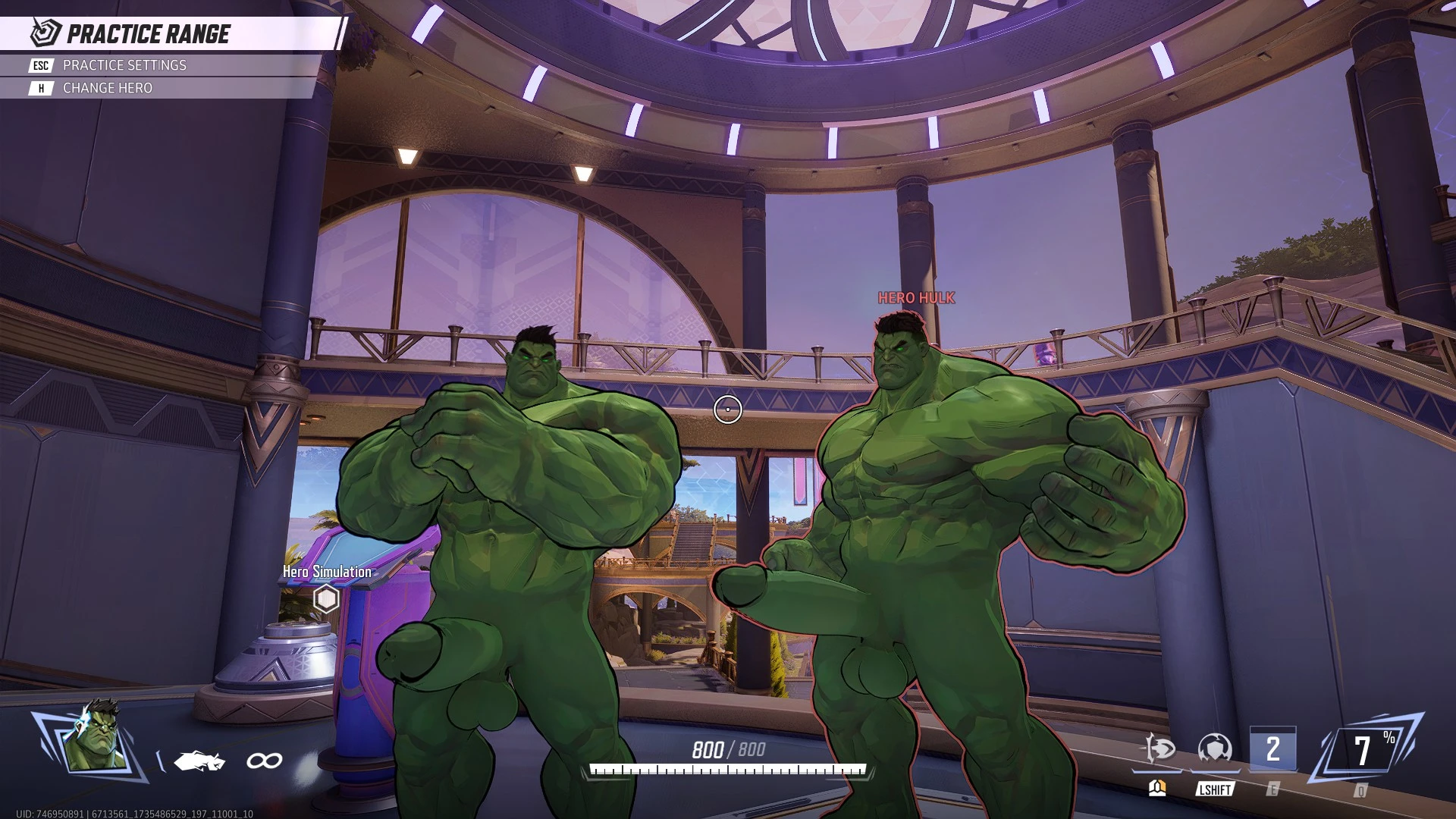Select the fist weapon icon
This screenshot has width=1456, height=819.
(x=199, y=760)
